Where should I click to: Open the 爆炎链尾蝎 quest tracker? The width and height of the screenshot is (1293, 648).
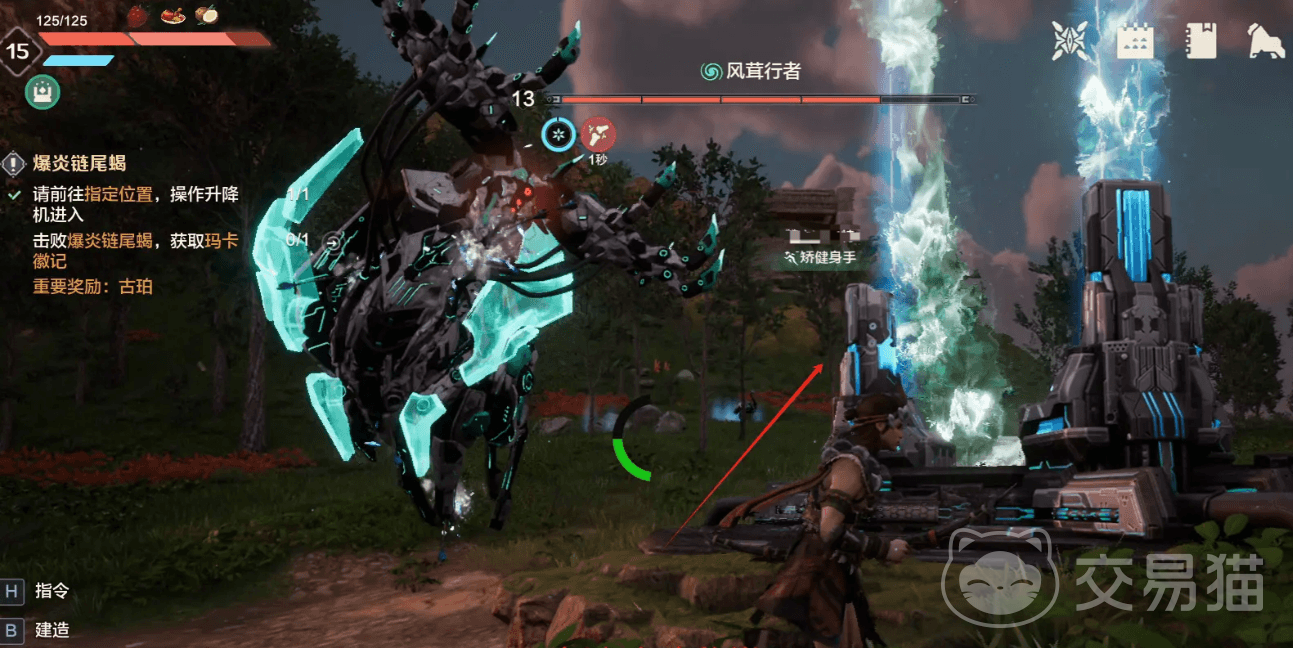pos(80,163)
